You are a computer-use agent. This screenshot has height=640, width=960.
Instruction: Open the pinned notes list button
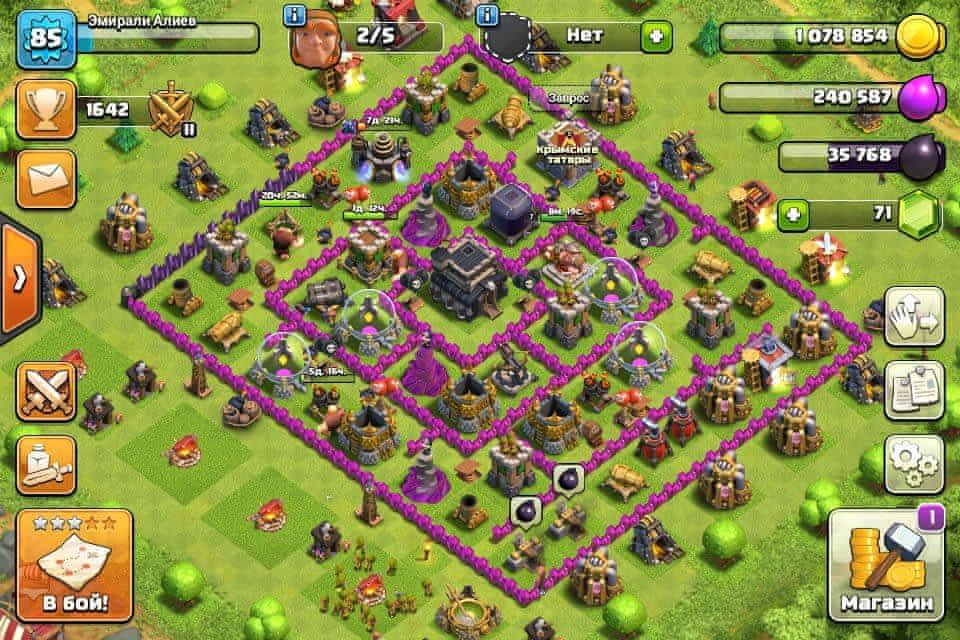pos(914,390)
